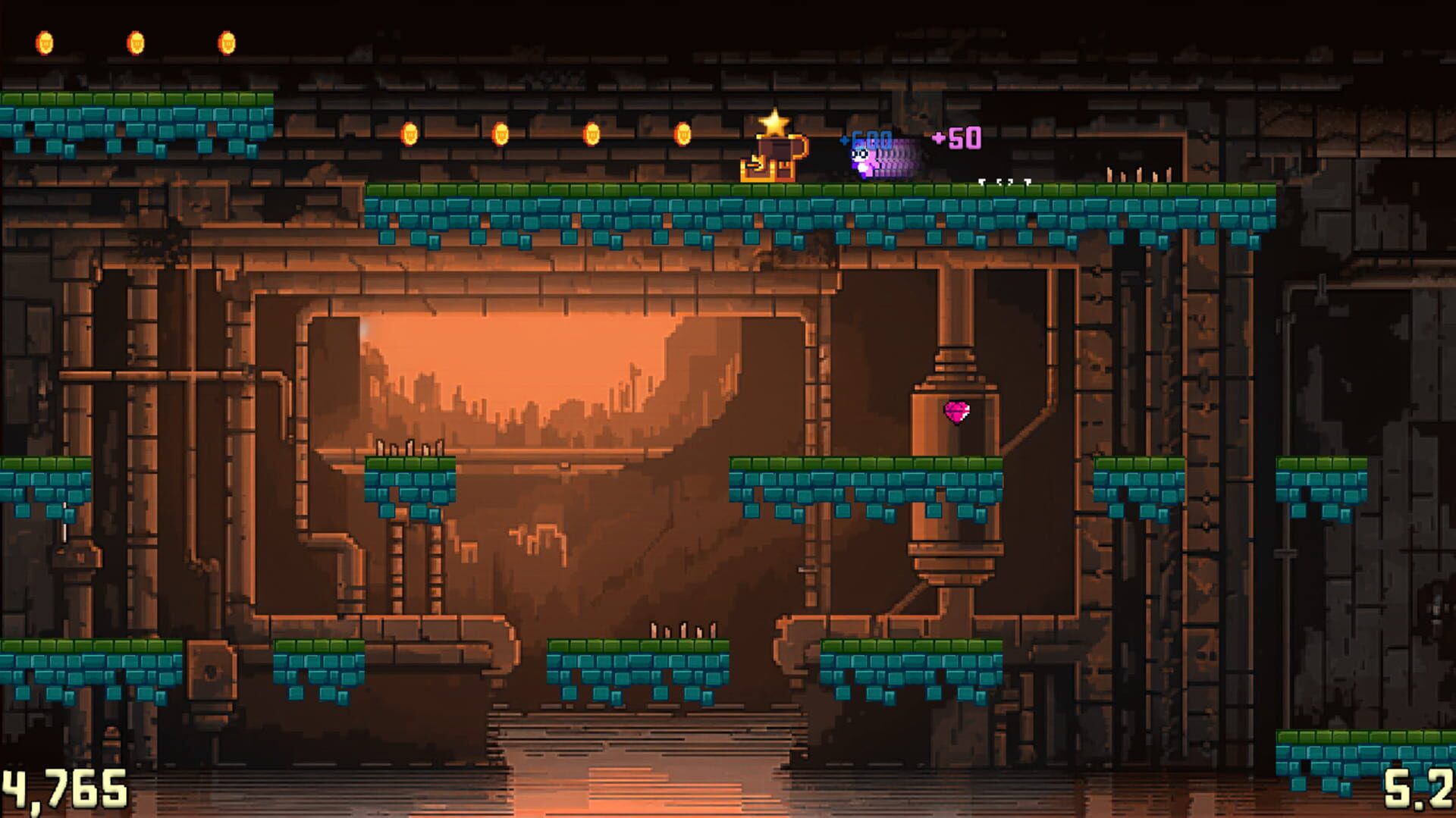Click the leftmost coin in the top-left row

(45, 40)
